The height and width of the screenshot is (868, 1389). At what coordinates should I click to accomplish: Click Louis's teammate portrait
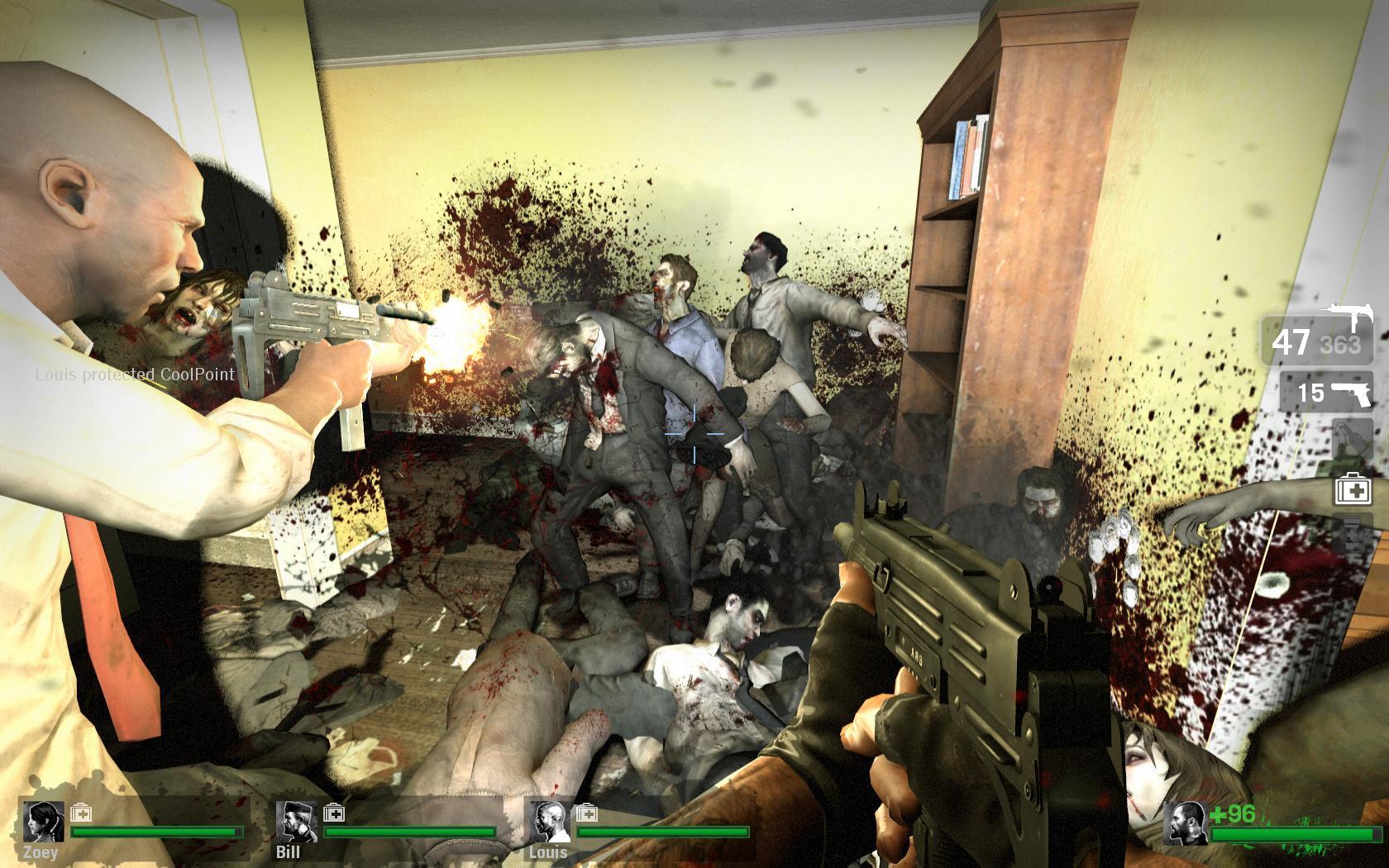pos(545,821)
